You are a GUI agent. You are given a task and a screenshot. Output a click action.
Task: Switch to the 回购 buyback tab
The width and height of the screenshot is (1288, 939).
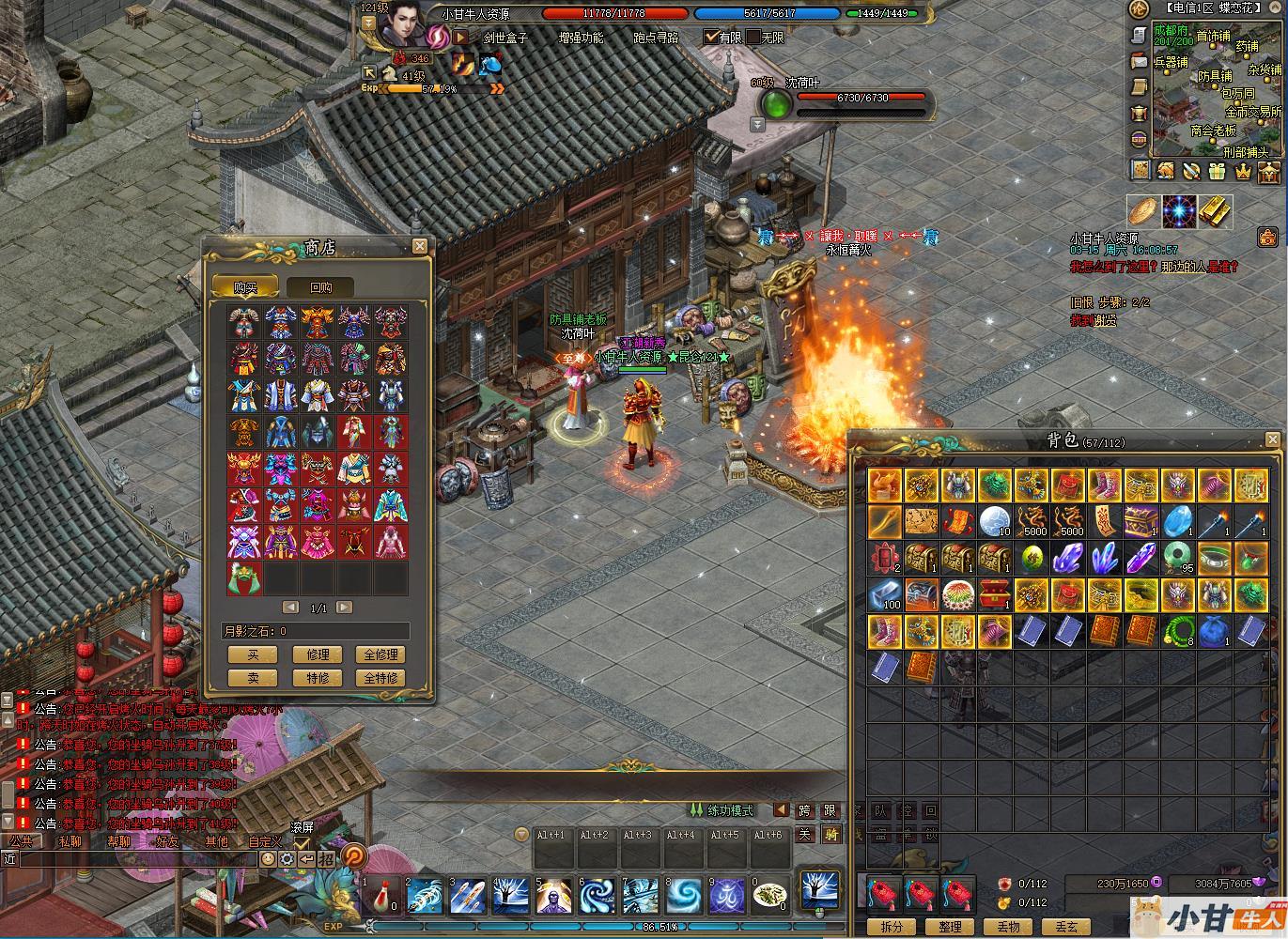point(319,287)
